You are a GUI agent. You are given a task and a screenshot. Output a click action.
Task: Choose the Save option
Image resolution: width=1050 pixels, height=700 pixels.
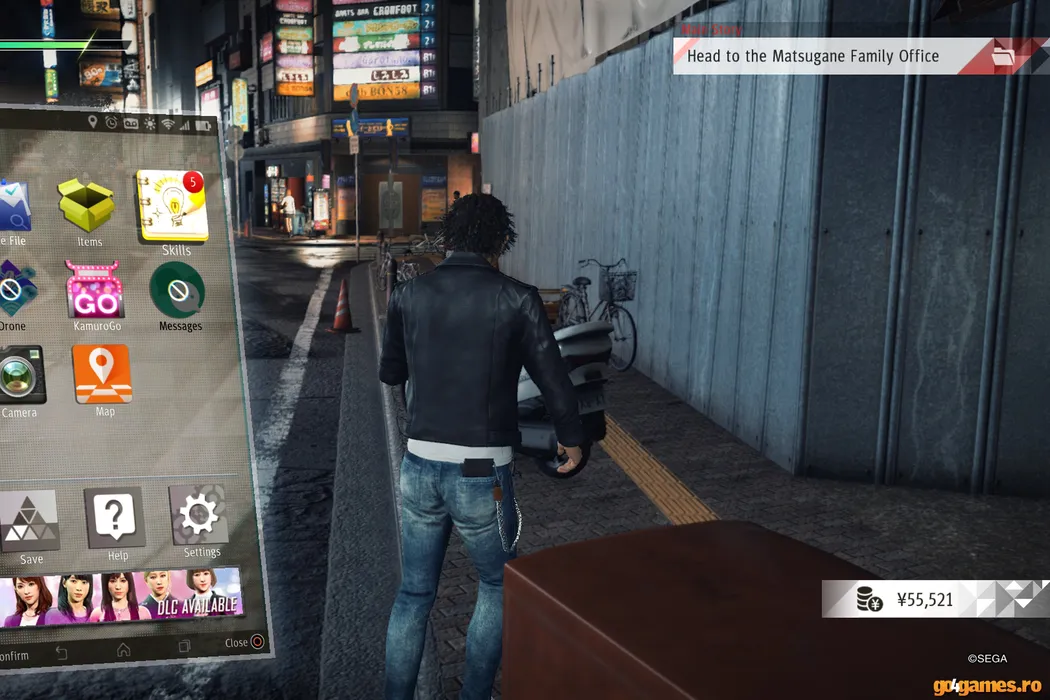coord(28,522)
